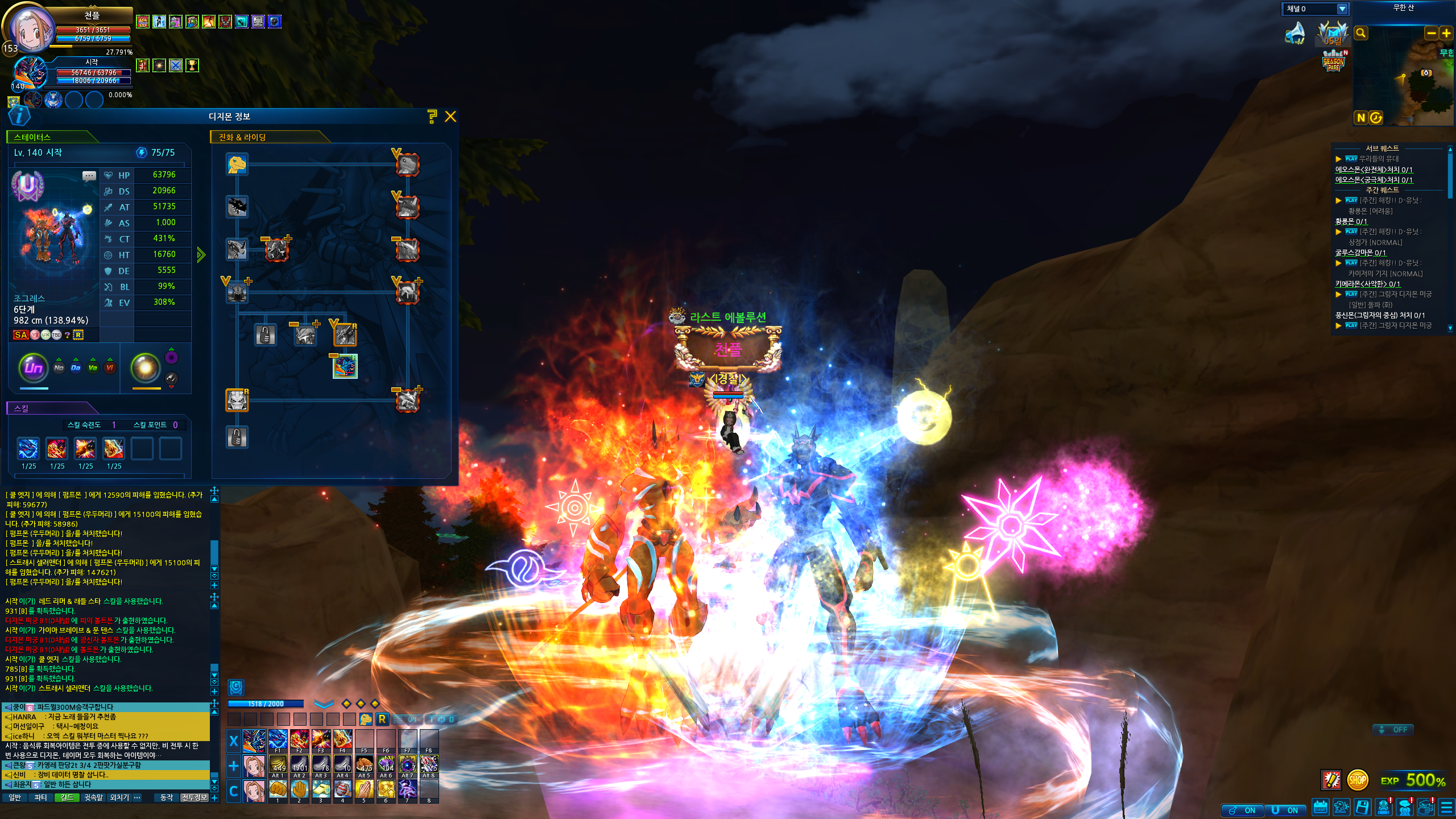Zoom out the minimap with minus button

(1431, 33)
